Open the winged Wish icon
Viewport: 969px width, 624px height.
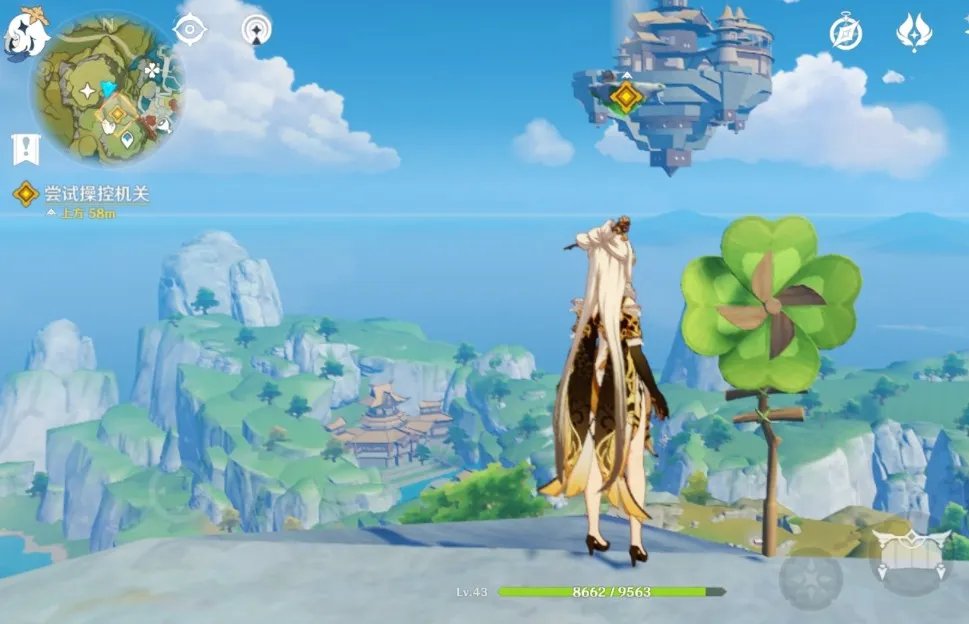pyautogui.click(x=914, y=32)
